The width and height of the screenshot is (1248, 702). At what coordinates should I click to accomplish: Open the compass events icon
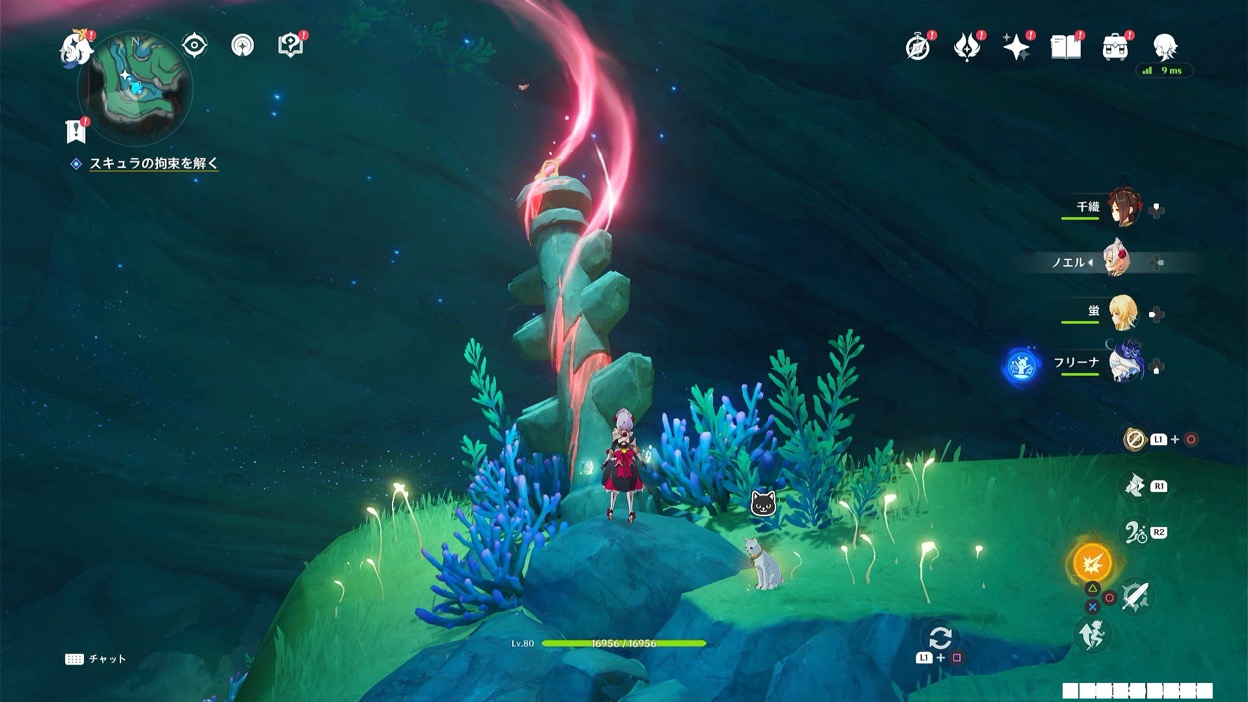(x=917, y=47)
